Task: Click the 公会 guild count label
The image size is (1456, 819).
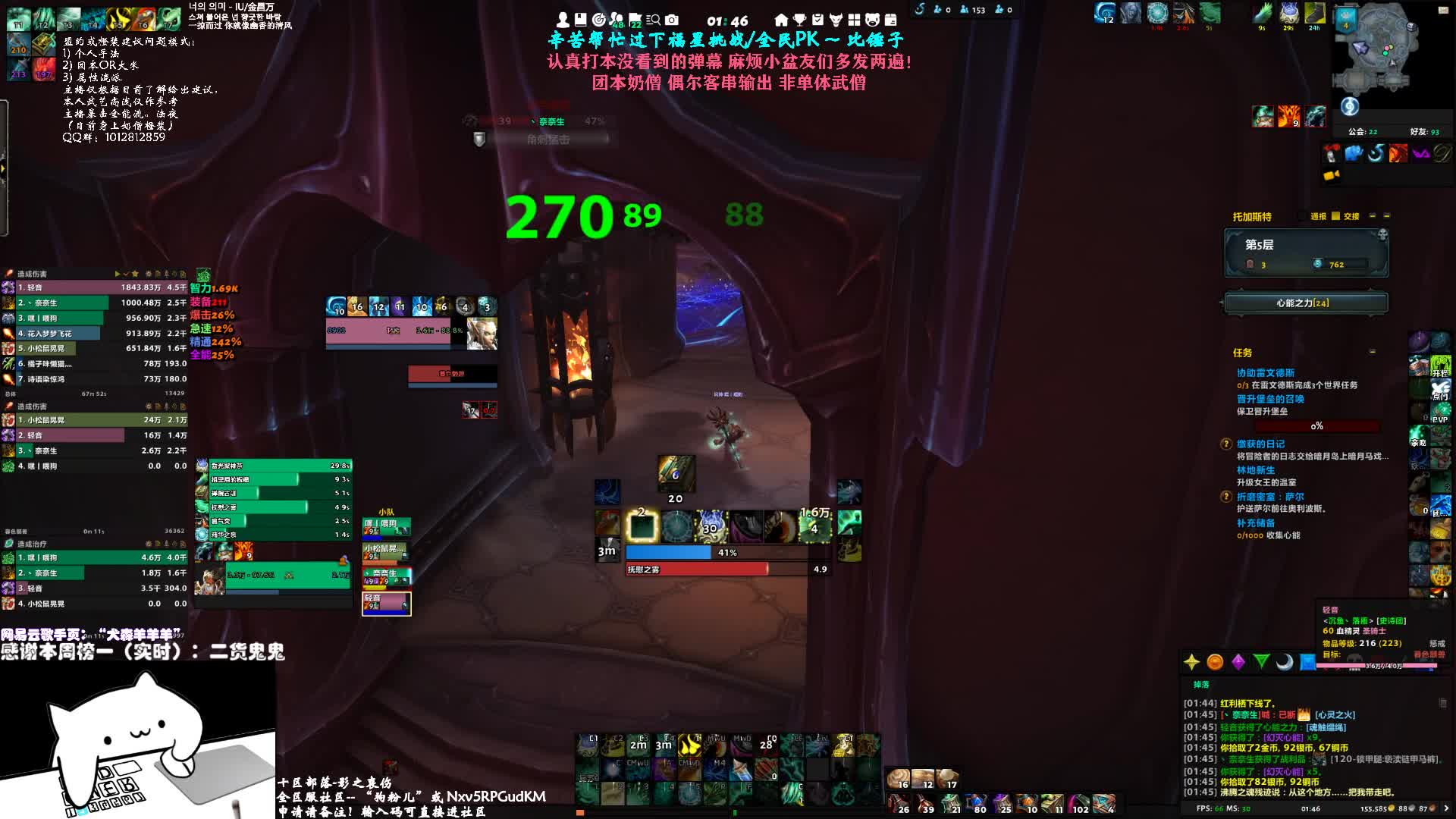Action: (1363, 132)
